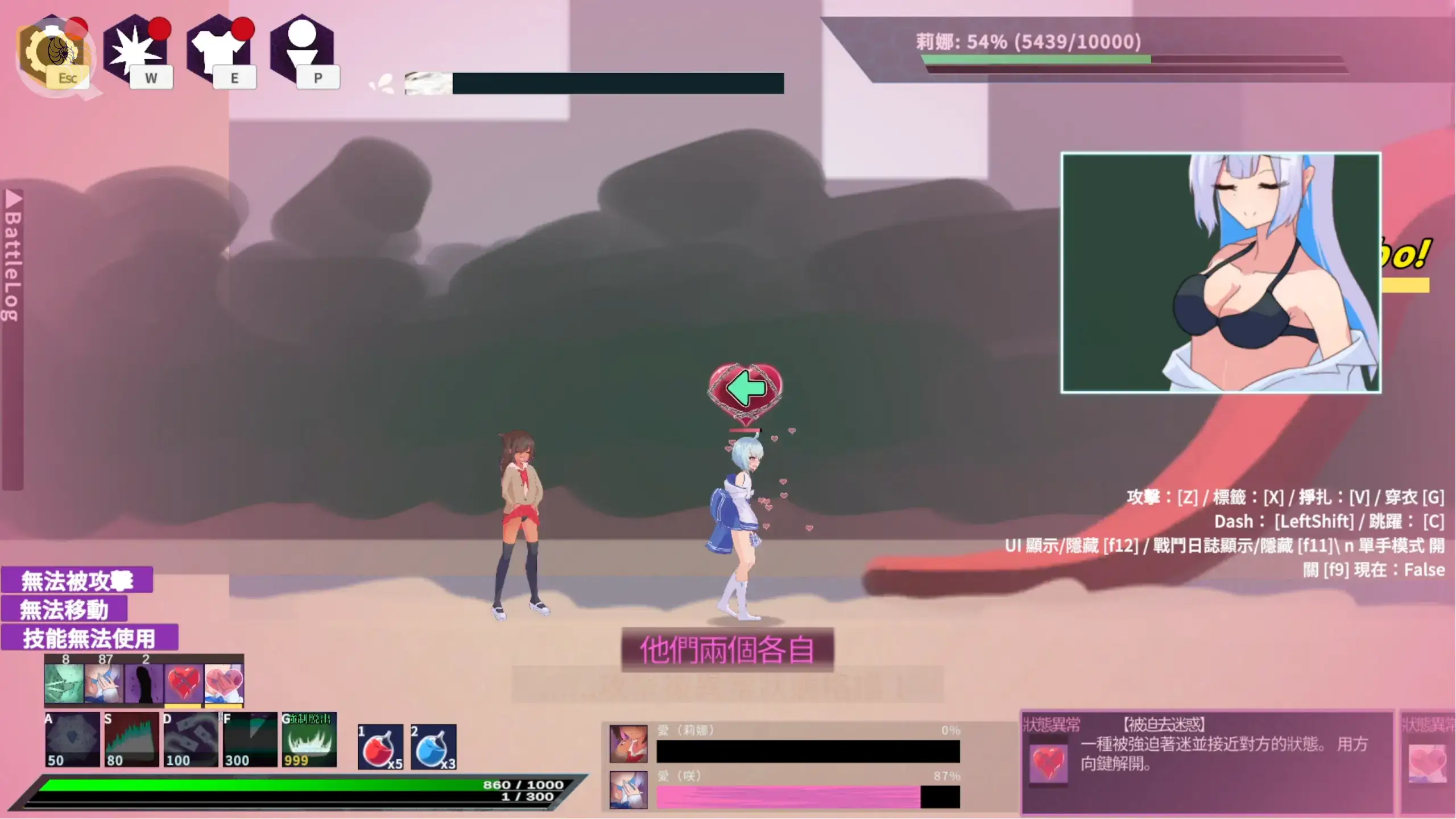The width and height of the screenshot is (1456, 819).
Task: Activate the card skill D costing 100
Action: 191,739
